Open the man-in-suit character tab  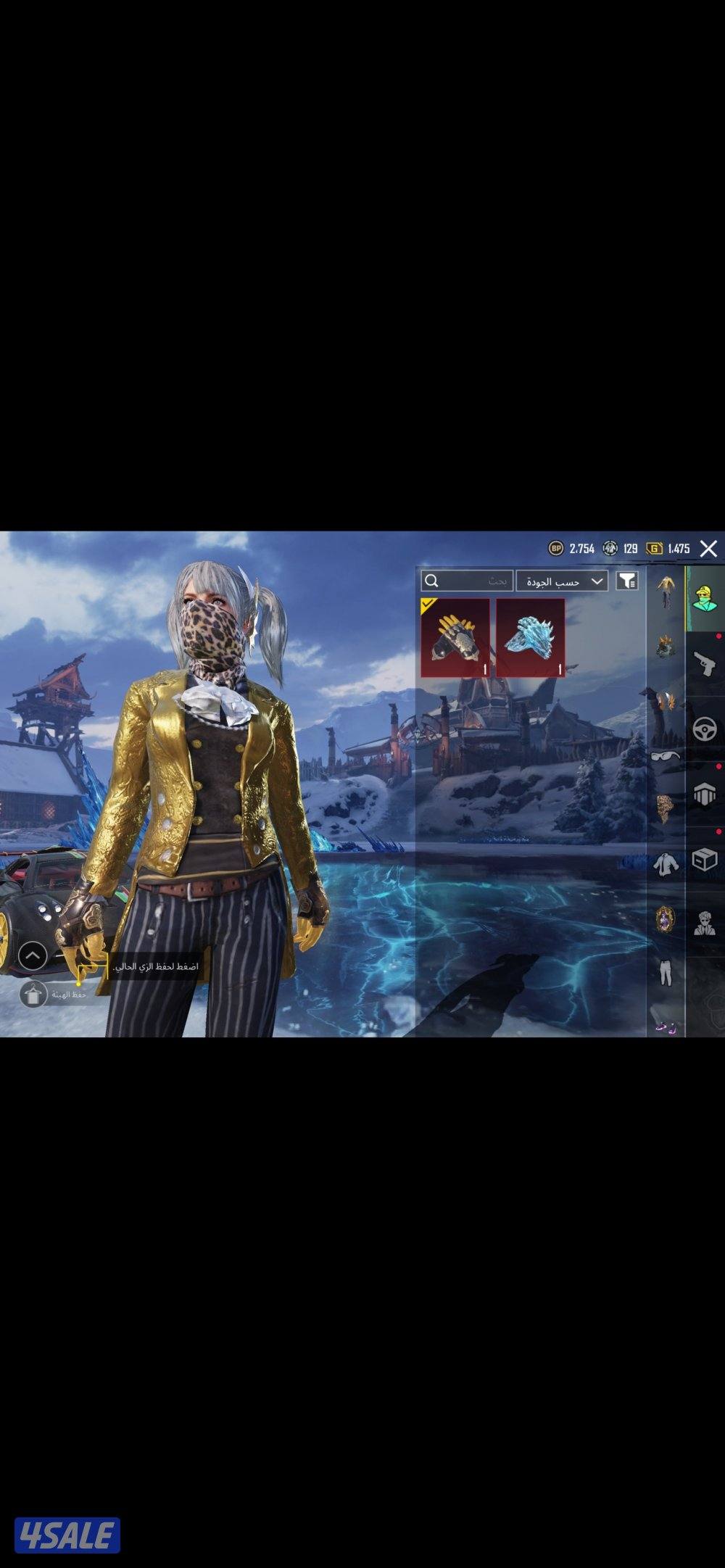pyautogui.click(x=705, y=924)
